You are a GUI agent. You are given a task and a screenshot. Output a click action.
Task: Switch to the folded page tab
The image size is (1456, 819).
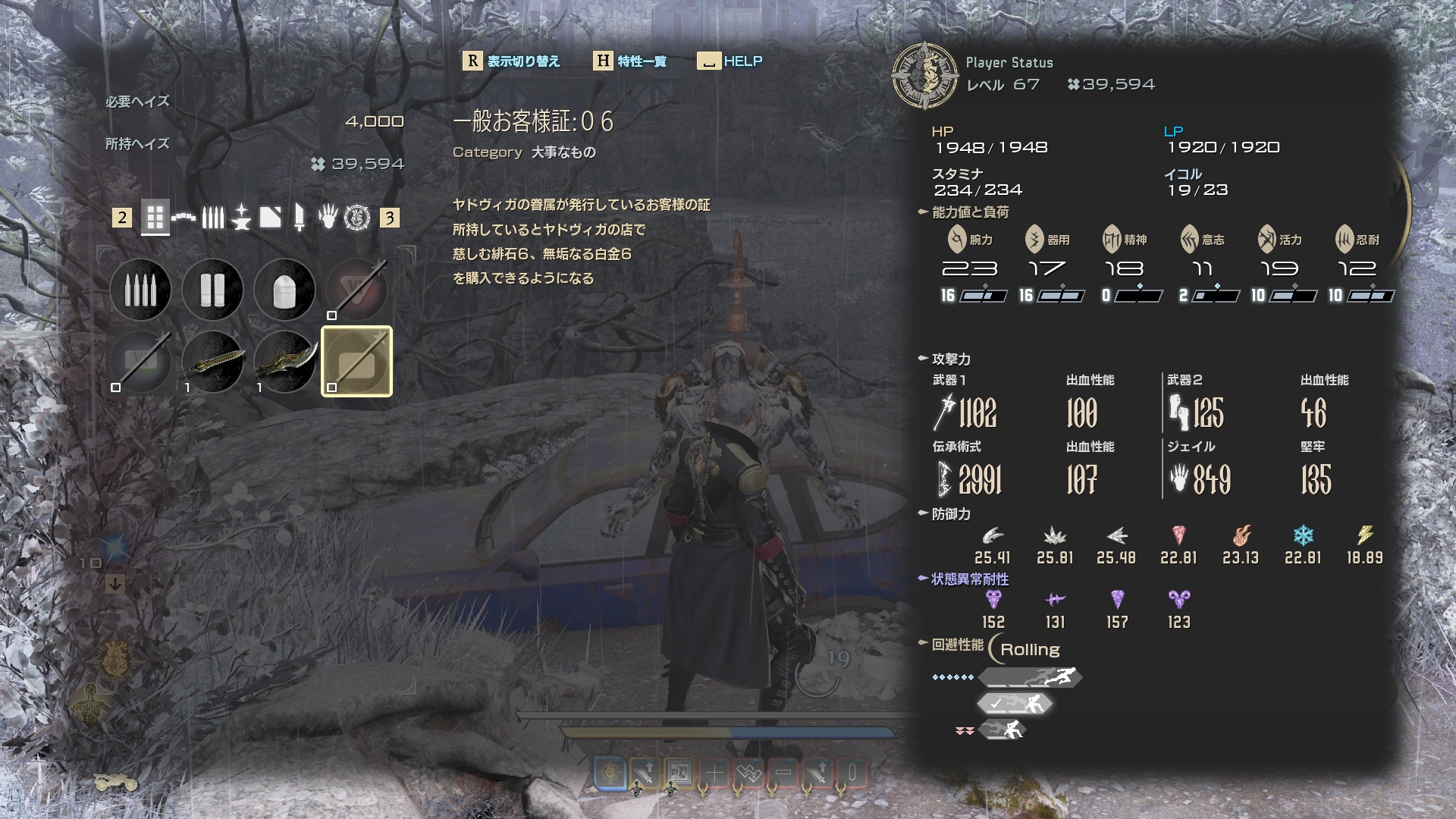coord(270,218)
